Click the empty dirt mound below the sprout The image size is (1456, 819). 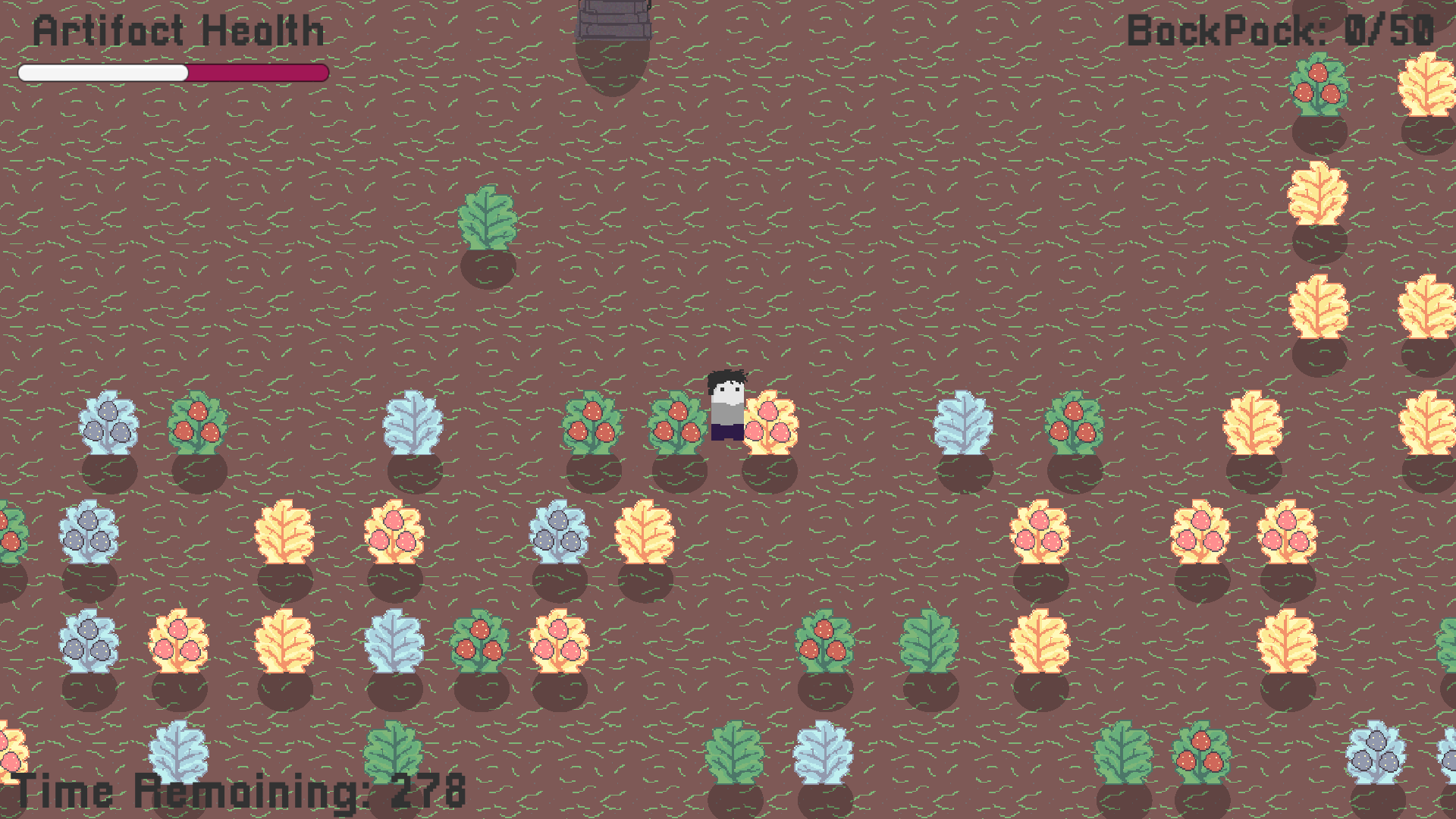pos(489,269)
